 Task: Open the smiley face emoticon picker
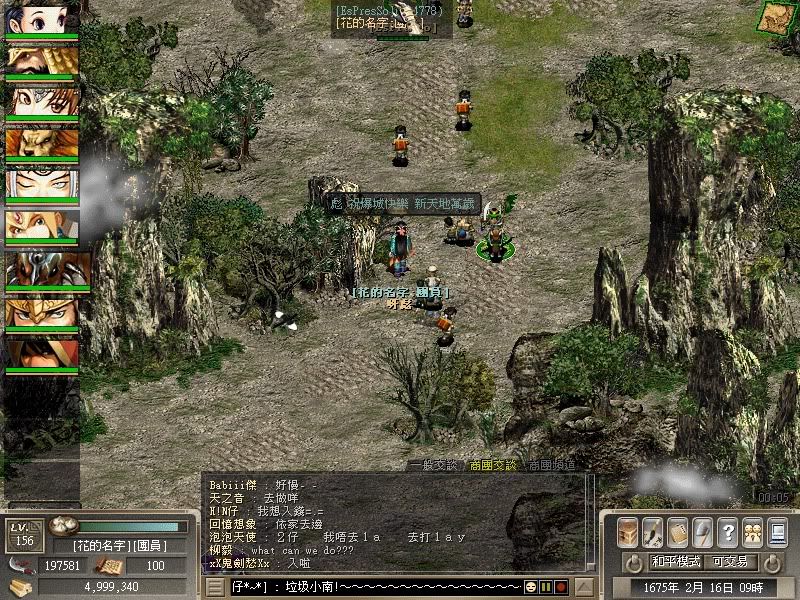[x=531, y=586]
